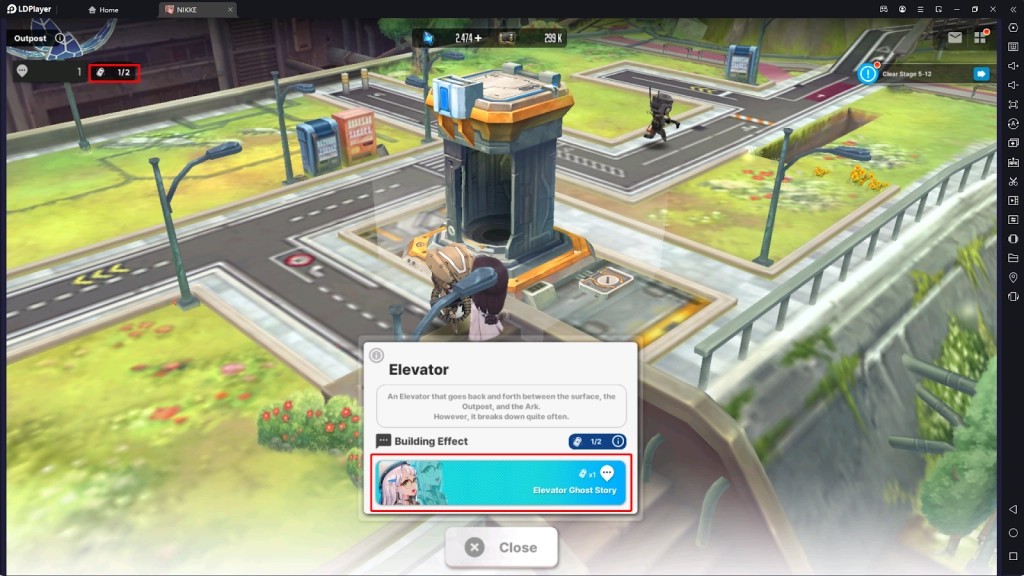Screen dimensions: 1024x576
Task: Close the Elevator building panel
Action: click(x=501, y=547)
